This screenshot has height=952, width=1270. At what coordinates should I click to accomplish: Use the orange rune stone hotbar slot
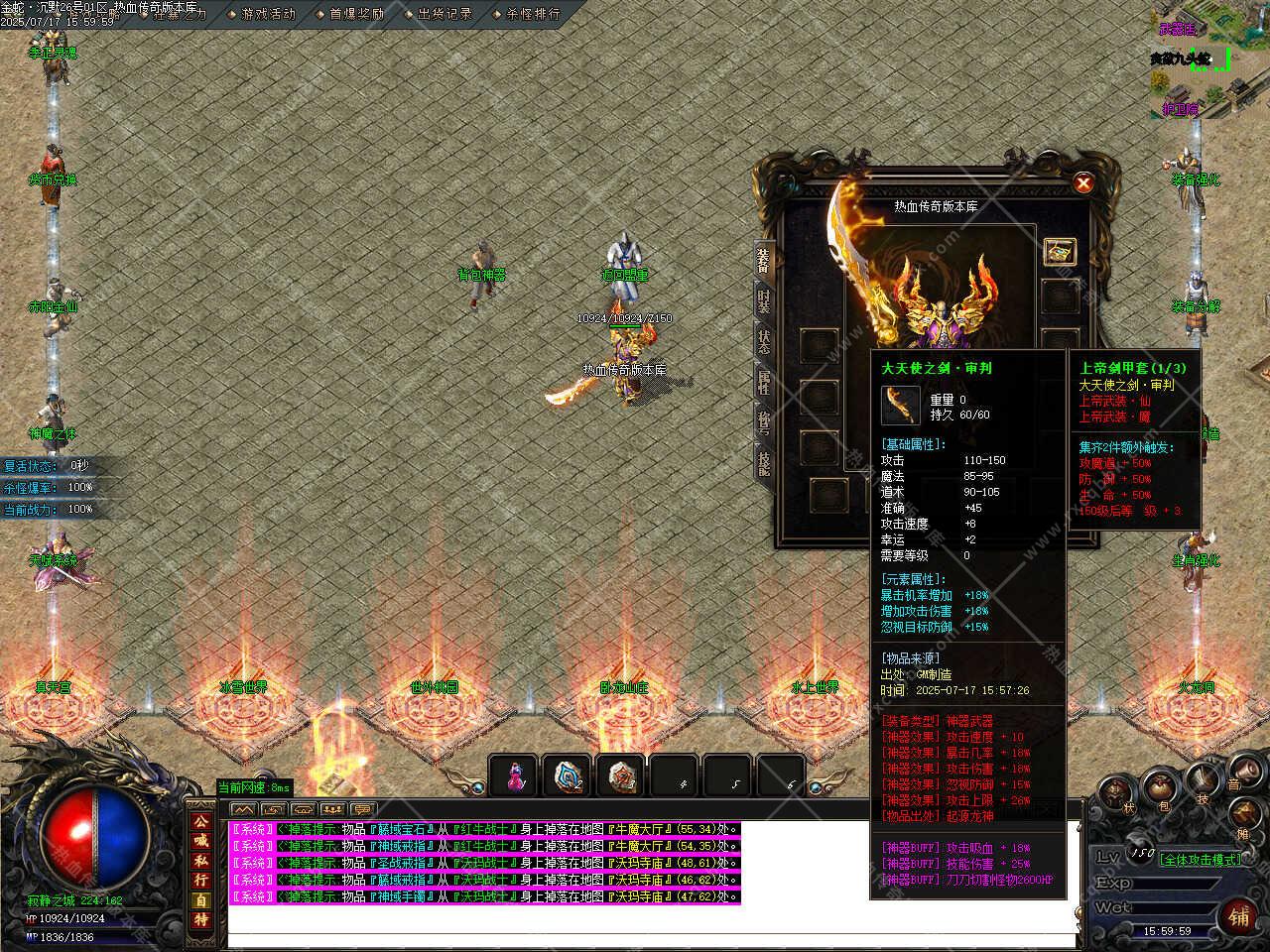622,776
